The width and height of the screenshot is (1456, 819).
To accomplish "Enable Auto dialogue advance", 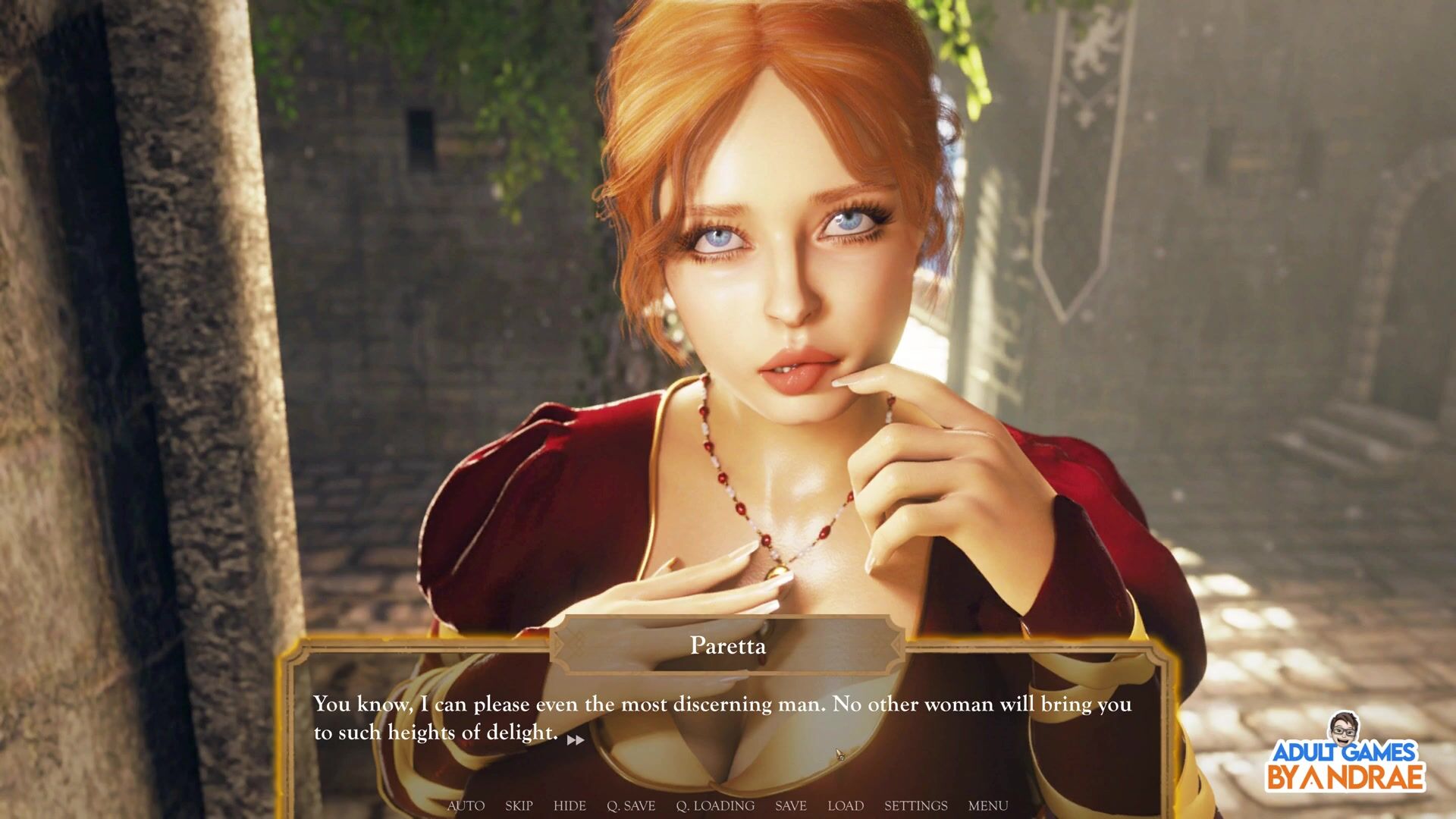I will point(466,805).
